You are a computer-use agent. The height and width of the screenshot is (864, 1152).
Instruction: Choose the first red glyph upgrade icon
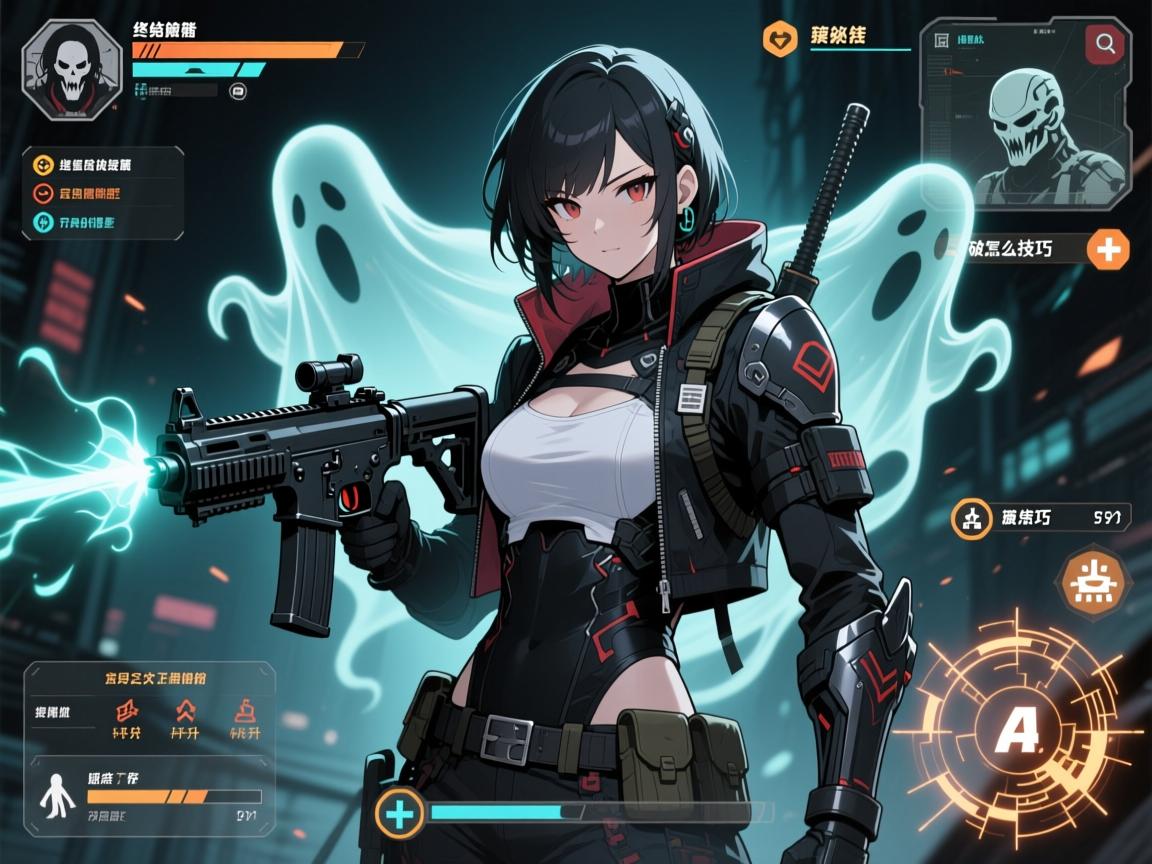tap(127, 712)
